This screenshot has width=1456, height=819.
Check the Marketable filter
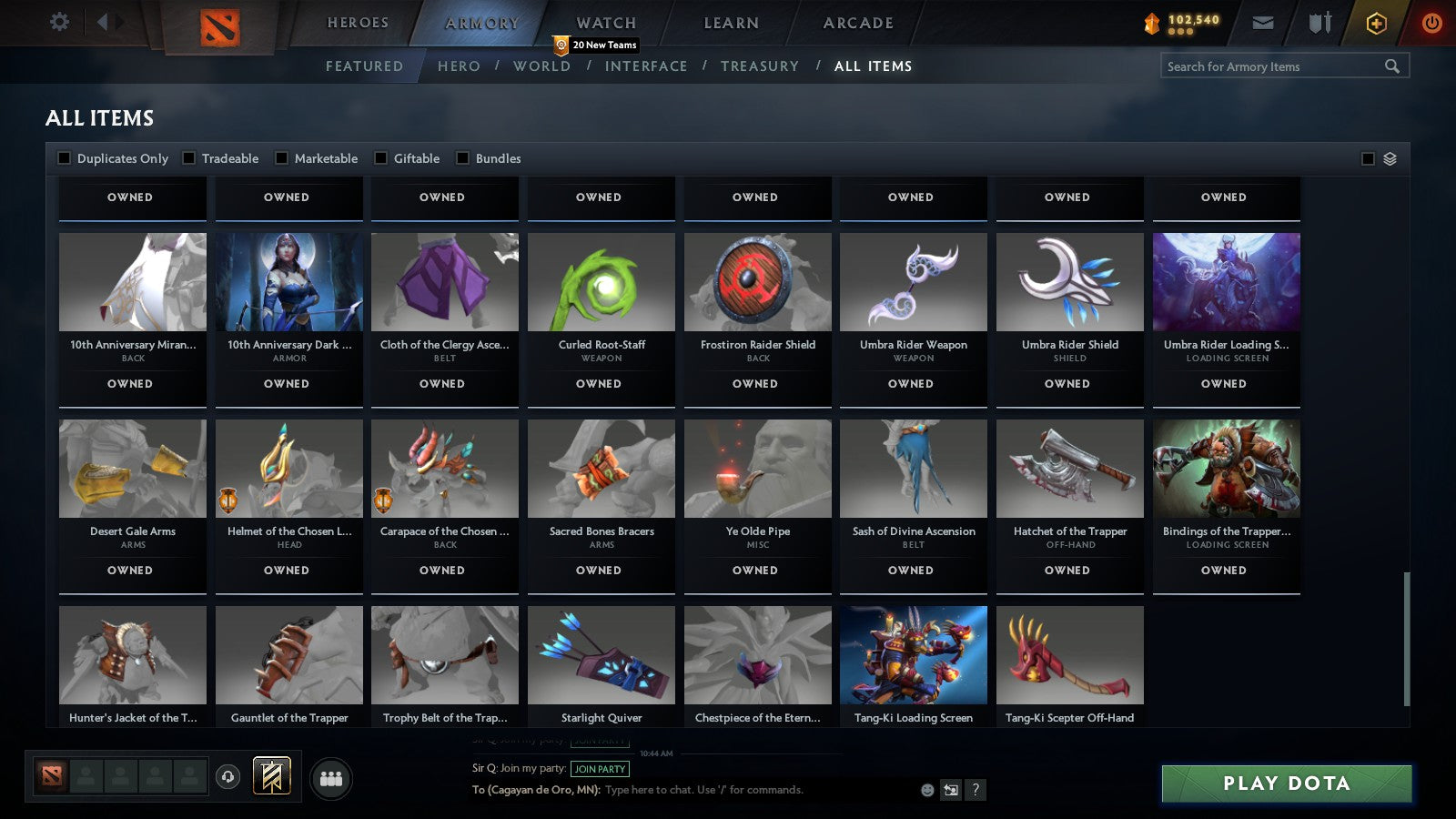[279, 157]
